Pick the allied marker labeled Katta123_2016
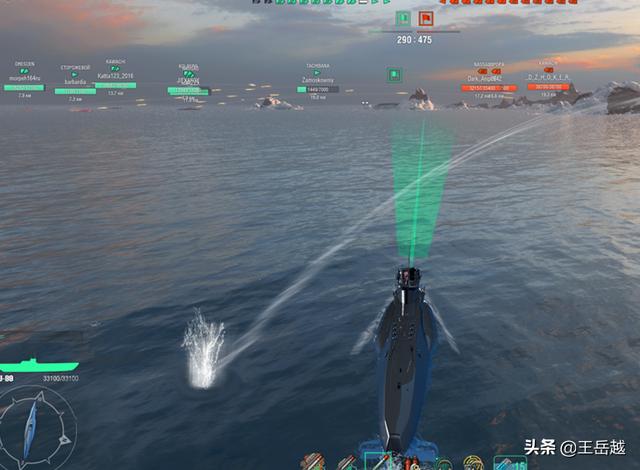This screenshot has width=640, height=470. click(116, 77)
